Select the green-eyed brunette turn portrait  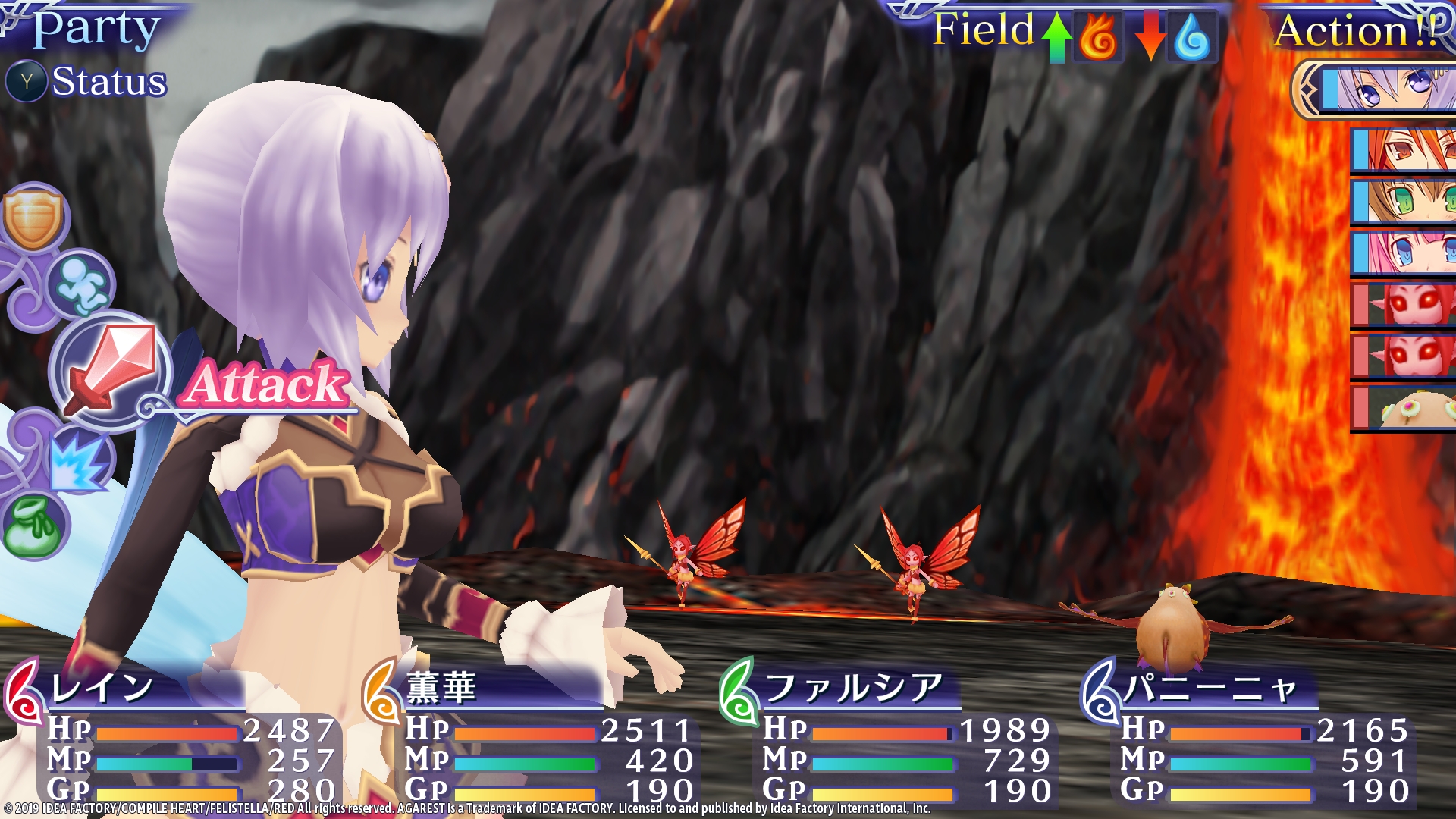(1404, 201)
